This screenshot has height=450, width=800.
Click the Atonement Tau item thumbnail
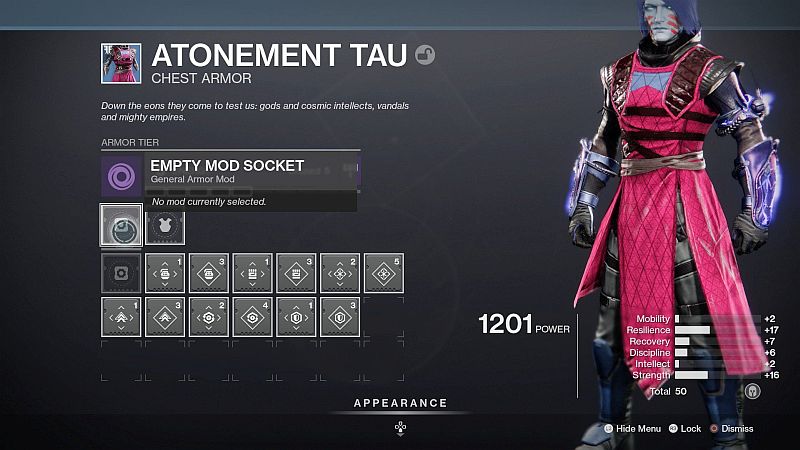click(x=120, y=63)
